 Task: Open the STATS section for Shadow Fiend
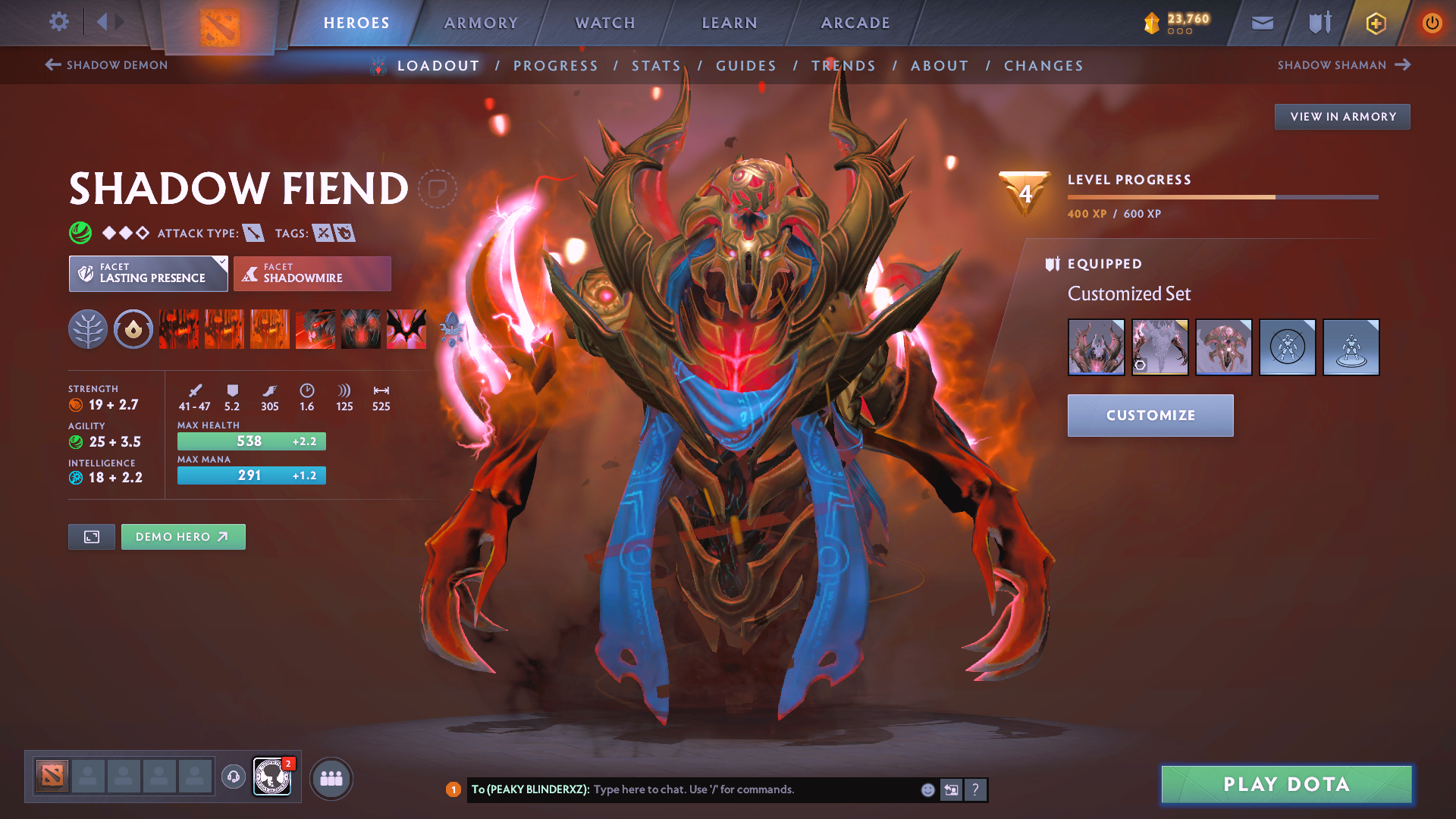click(x=655, y=65)
